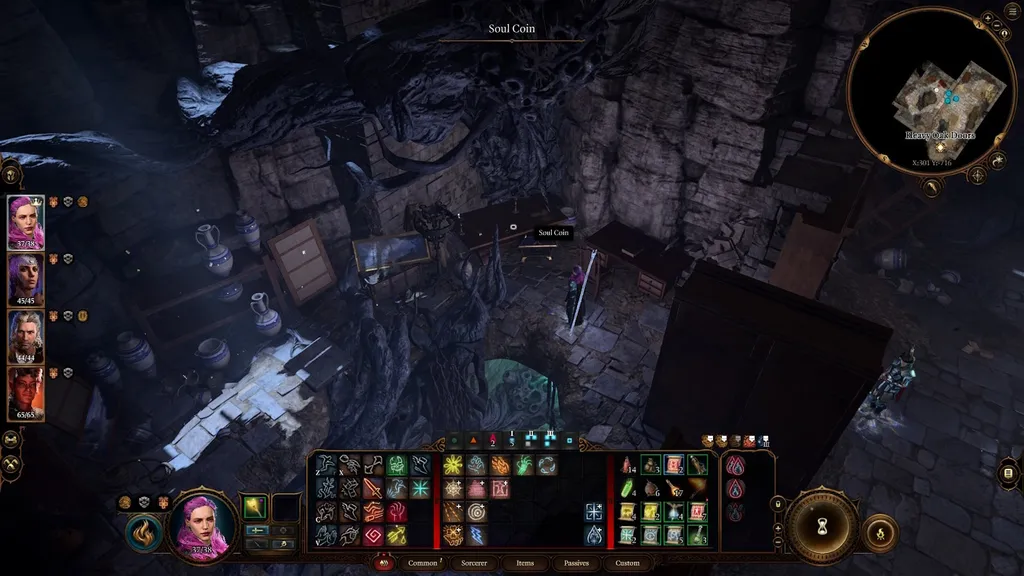The height and width of the screenshot is (576, 1024).
Task: Click the hourglass end turn button
Action: pos(822,526)
